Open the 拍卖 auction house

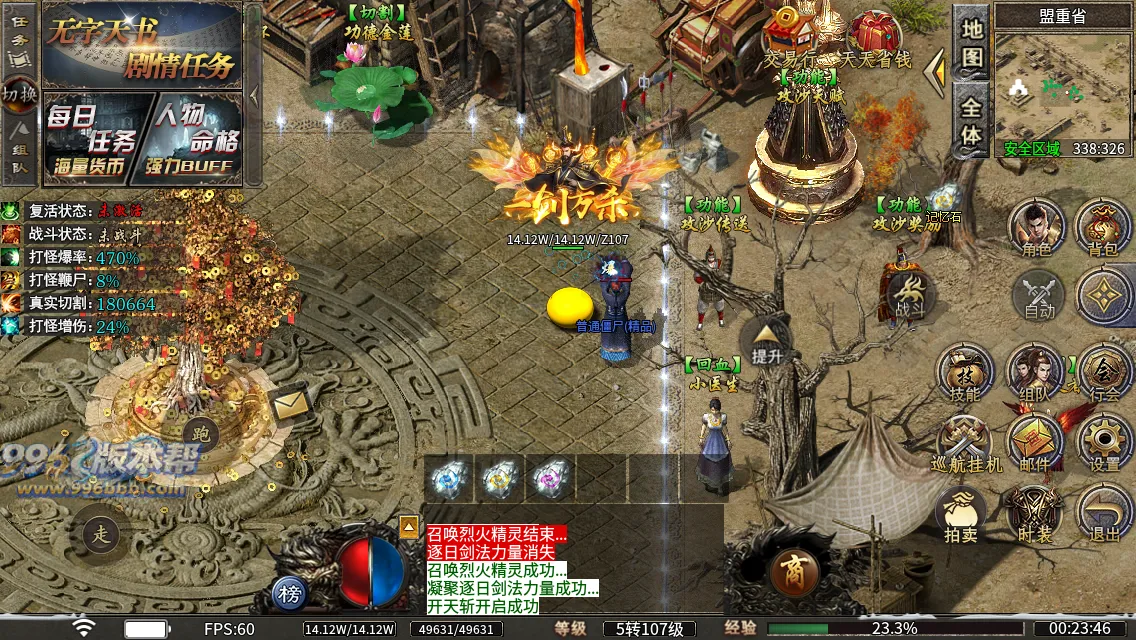pos(961,513)
